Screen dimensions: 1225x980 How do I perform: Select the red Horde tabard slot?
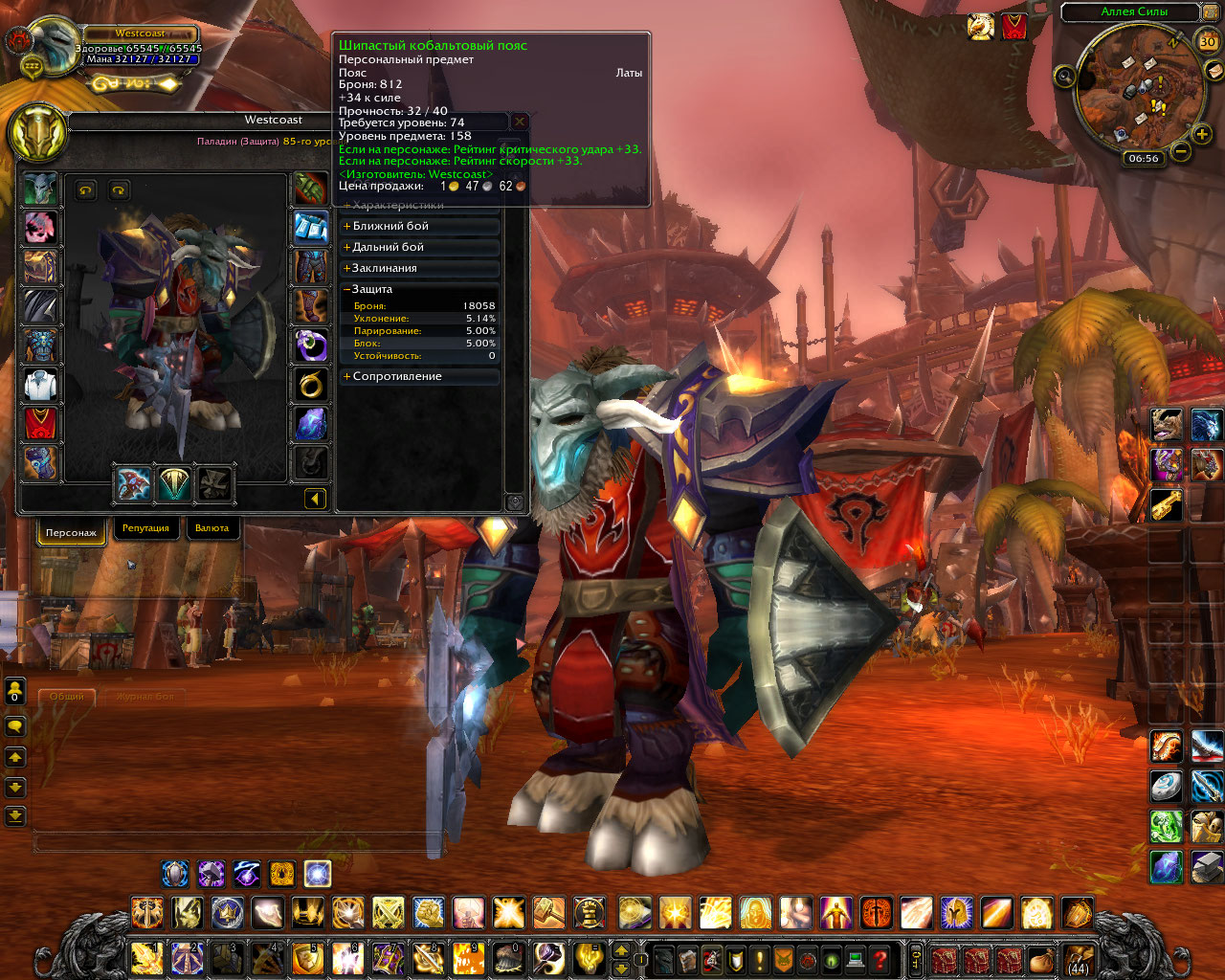click(40, 424)
